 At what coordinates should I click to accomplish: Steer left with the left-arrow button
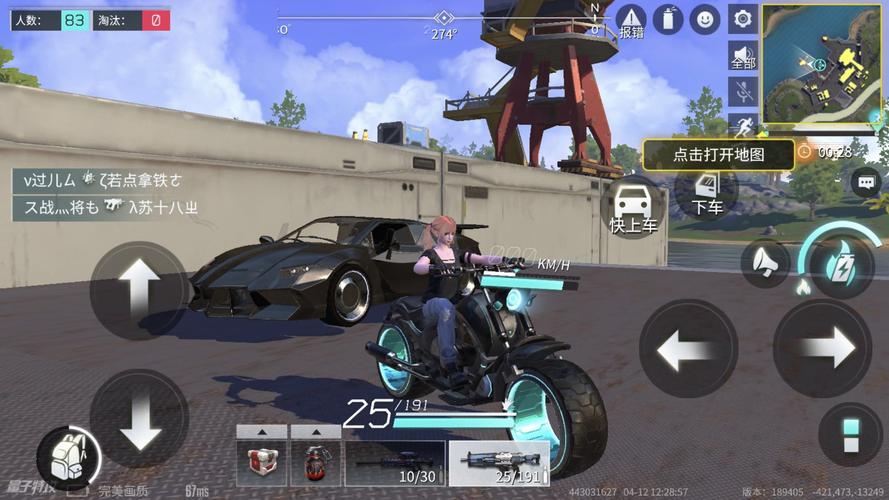(688, 348)
